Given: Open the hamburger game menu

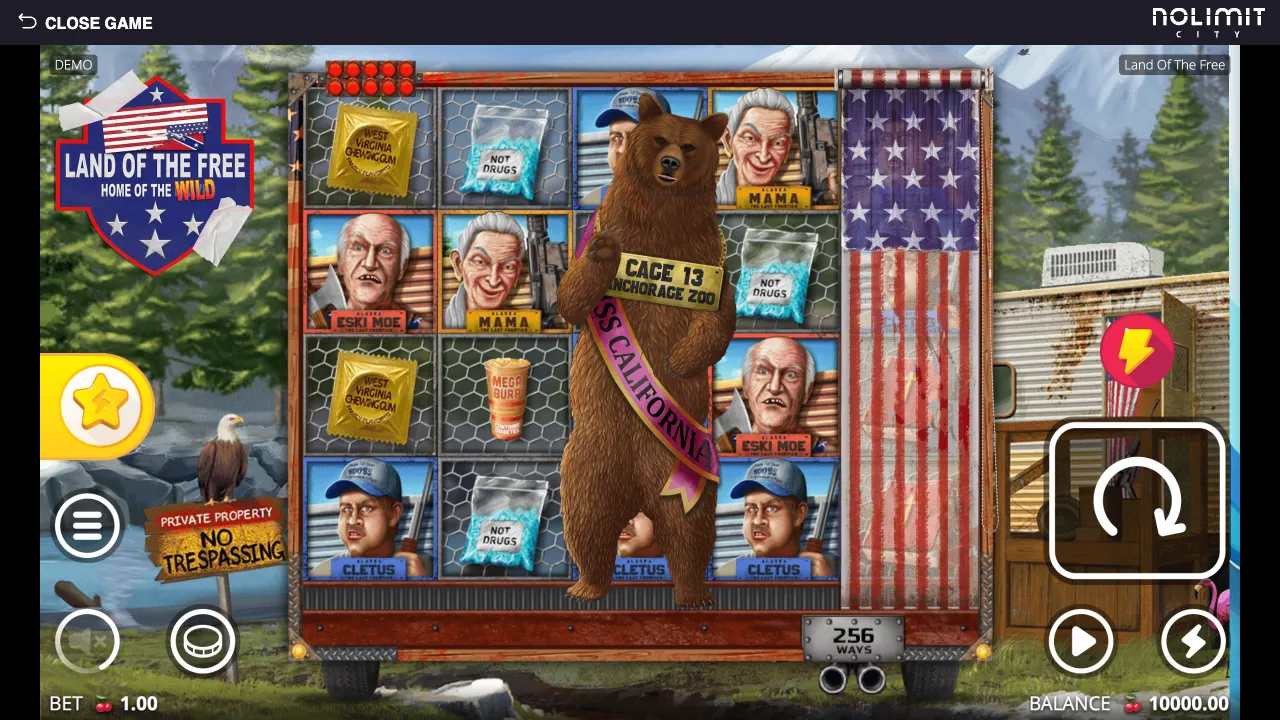Looking at the screenshot, I should tap(88, 526).
